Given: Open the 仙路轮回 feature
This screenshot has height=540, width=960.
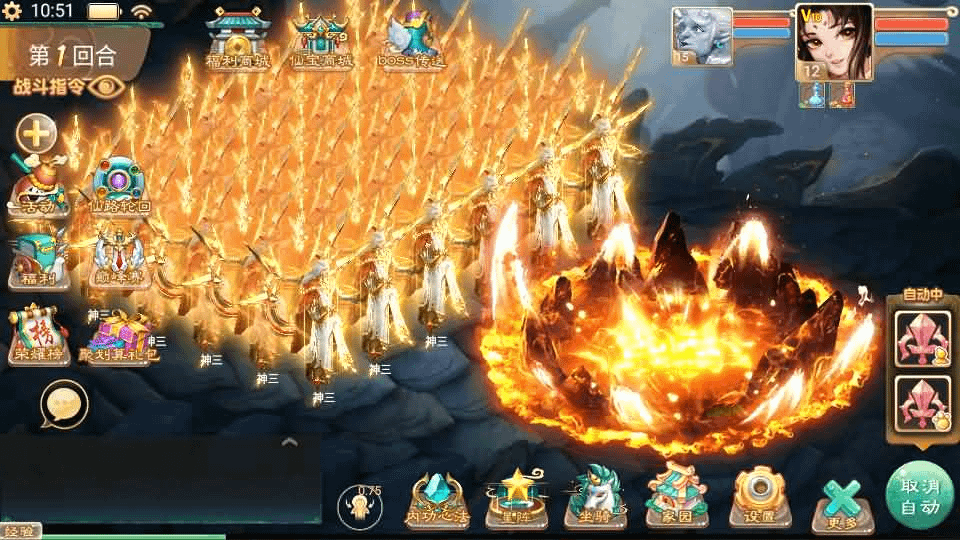Looking at the screenshot, I should 119,187.
